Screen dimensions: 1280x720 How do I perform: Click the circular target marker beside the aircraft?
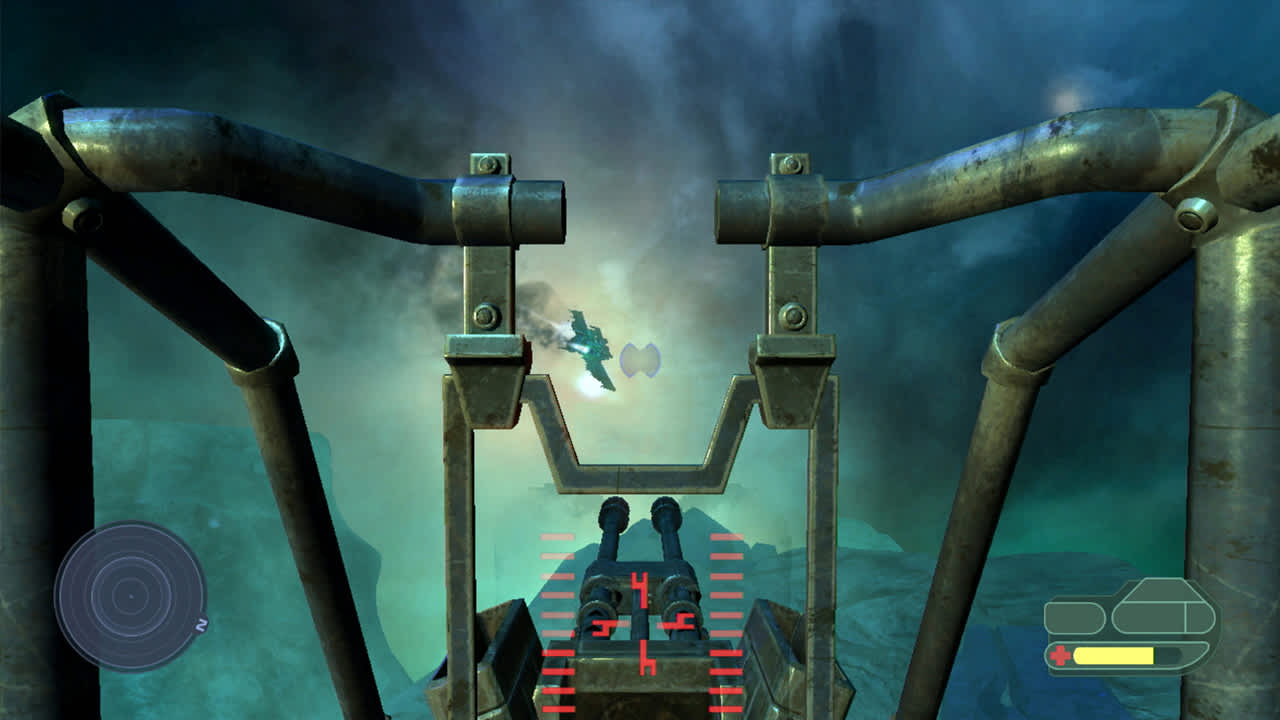click(x=643, y=362)
